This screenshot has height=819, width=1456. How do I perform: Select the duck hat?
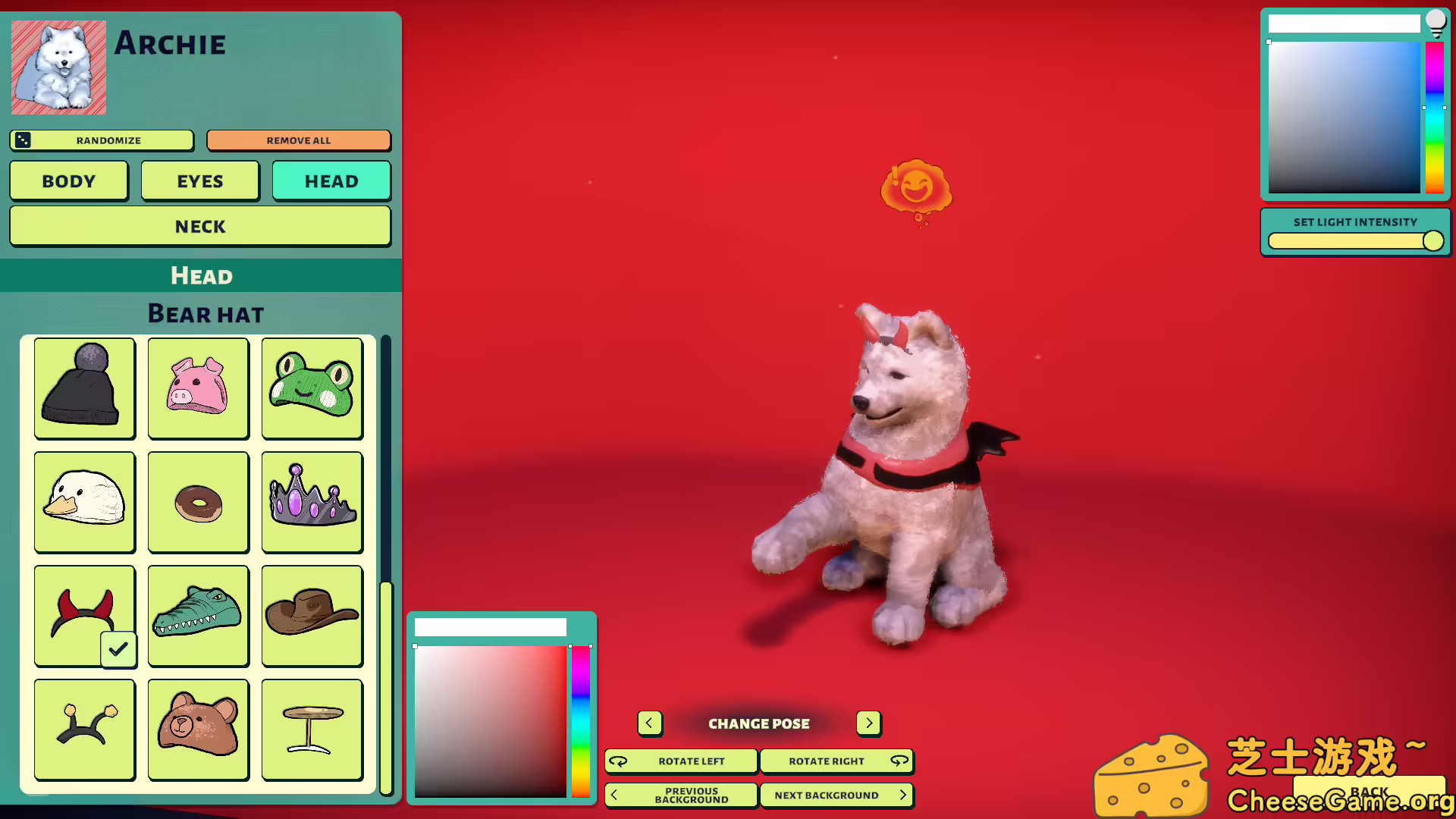tap(84, 502)
